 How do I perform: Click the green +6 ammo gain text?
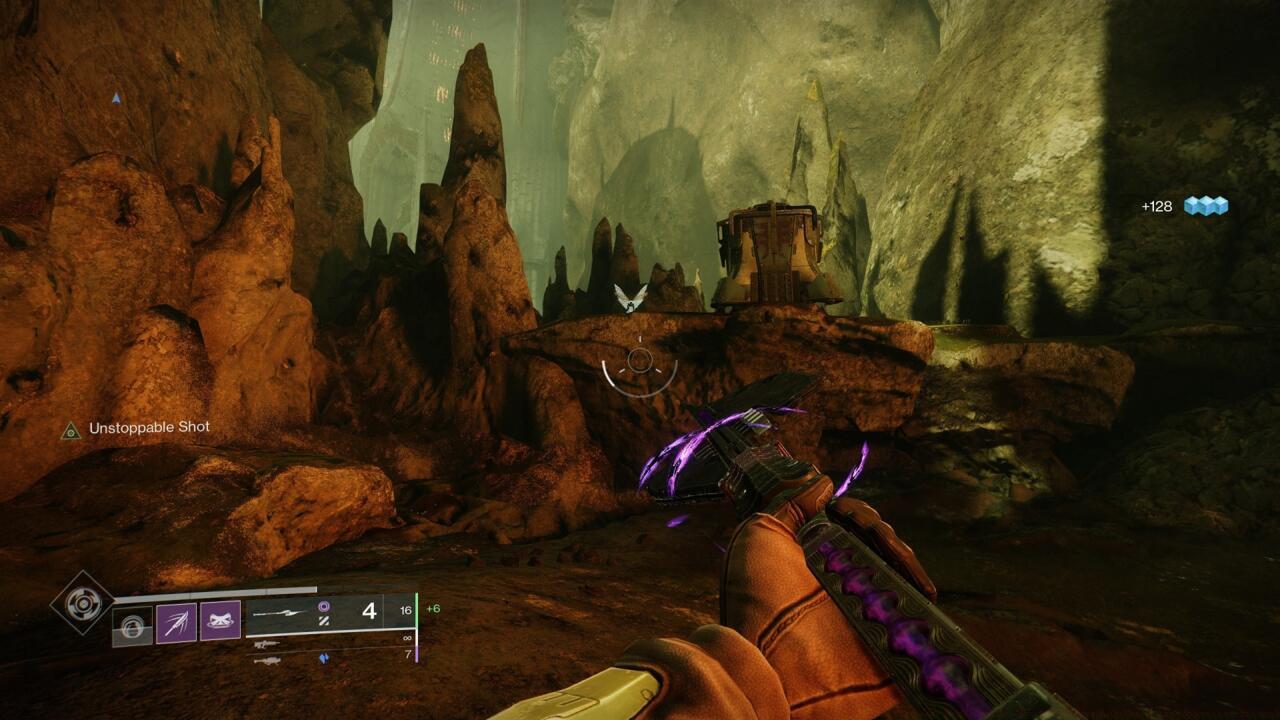point(432,608)
